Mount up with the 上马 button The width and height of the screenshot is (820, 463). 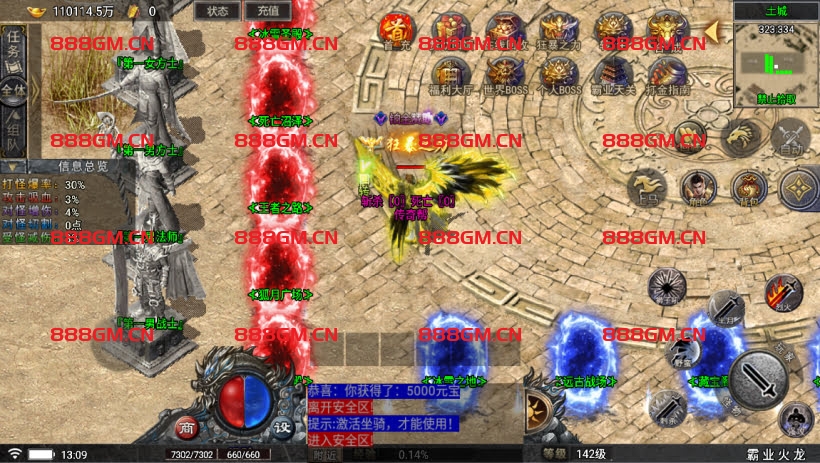click(x=645, y=188)
